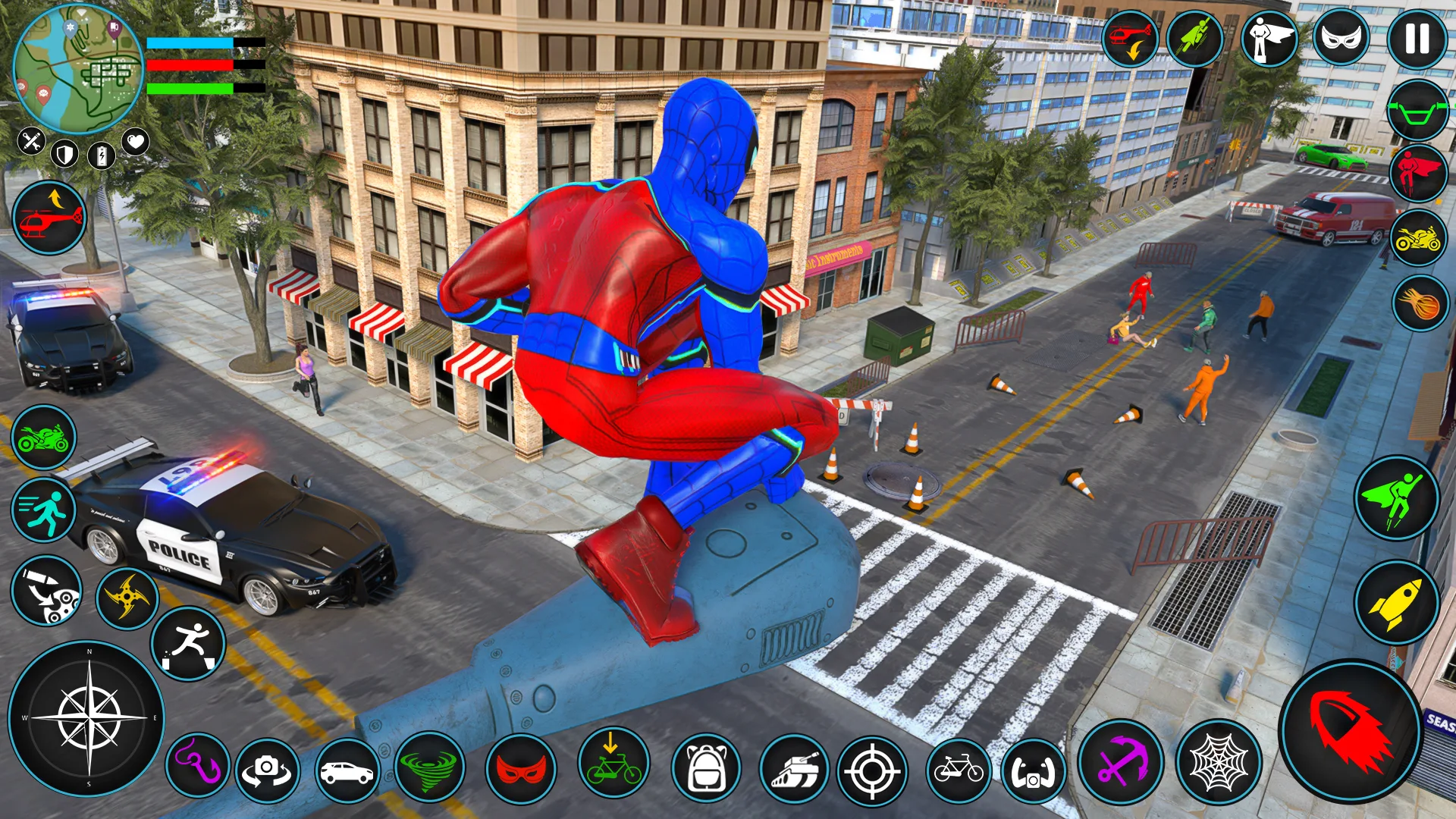Open the circular city minimap
The height and width of the screenshot is (819, 1456).
(78, 69)
